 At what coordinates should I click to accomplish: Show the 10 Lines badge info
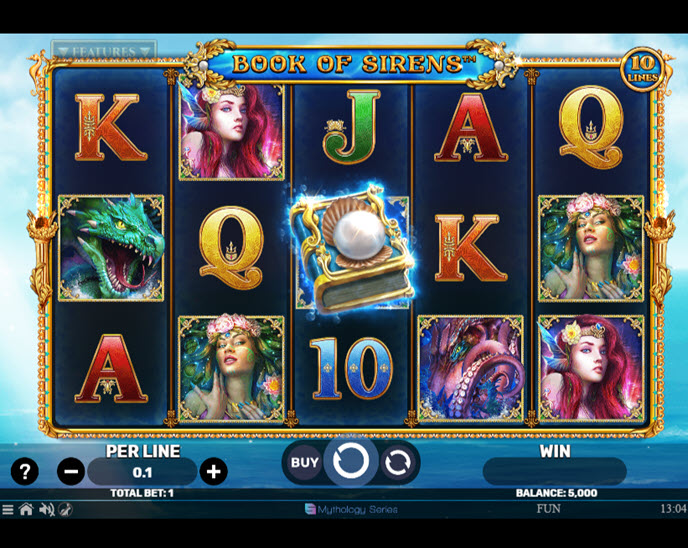[x=640, y=66]
